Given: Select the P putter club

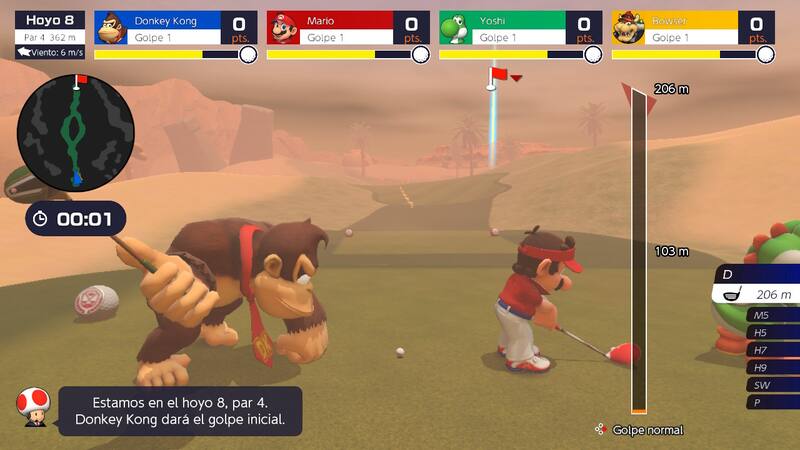Looking at the screenshot, I should coord(770,402).
